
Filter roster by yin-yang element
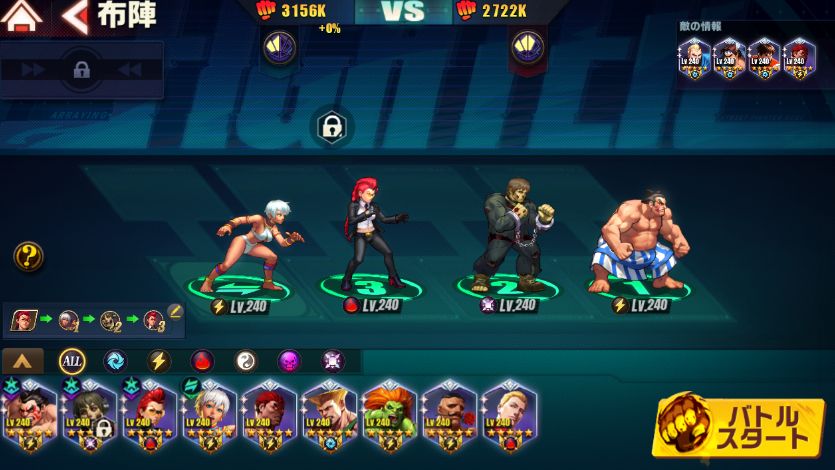point(246,361)
